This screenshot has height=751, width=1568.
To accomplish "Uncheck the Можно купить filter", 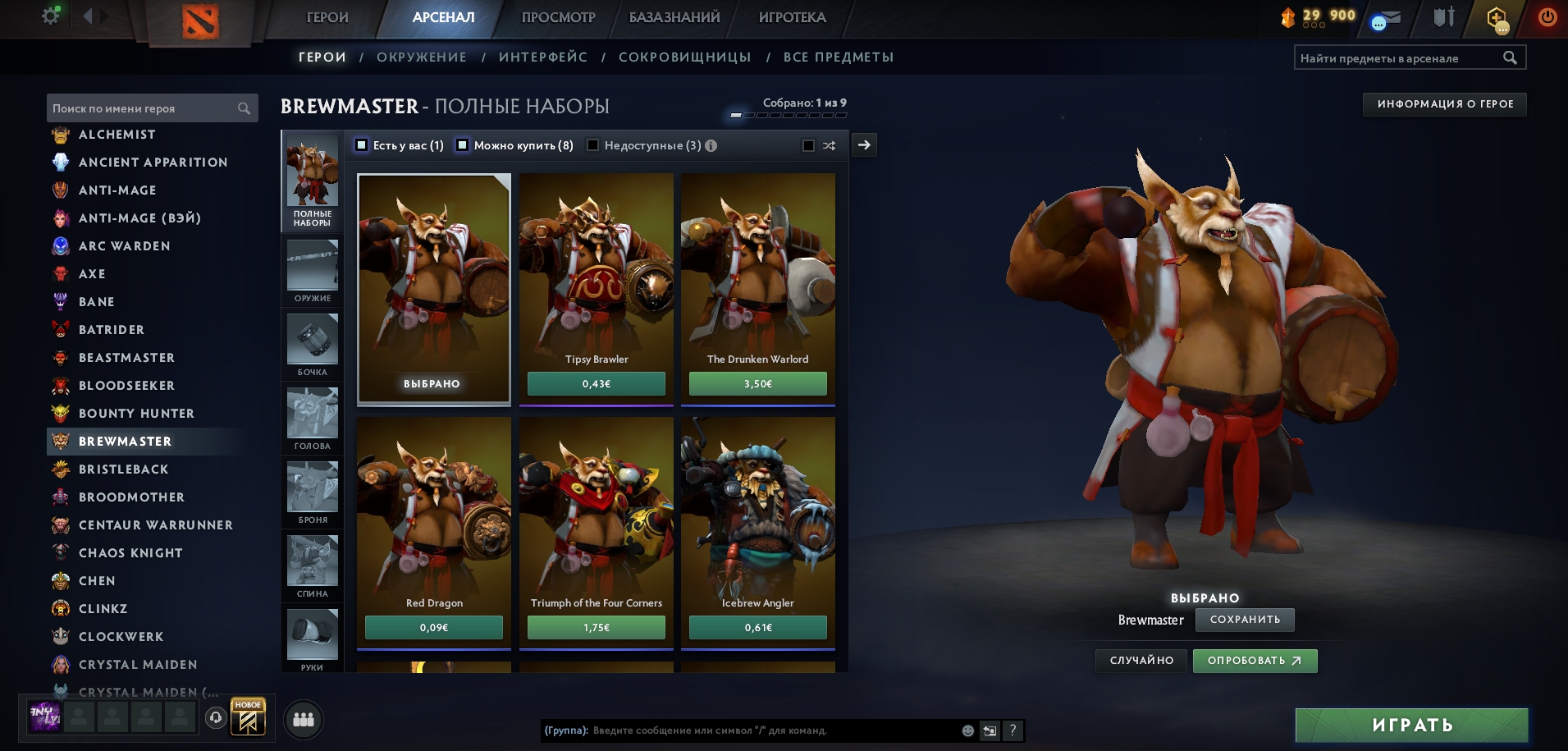I will pyautogui.click(x=463, y=145).
